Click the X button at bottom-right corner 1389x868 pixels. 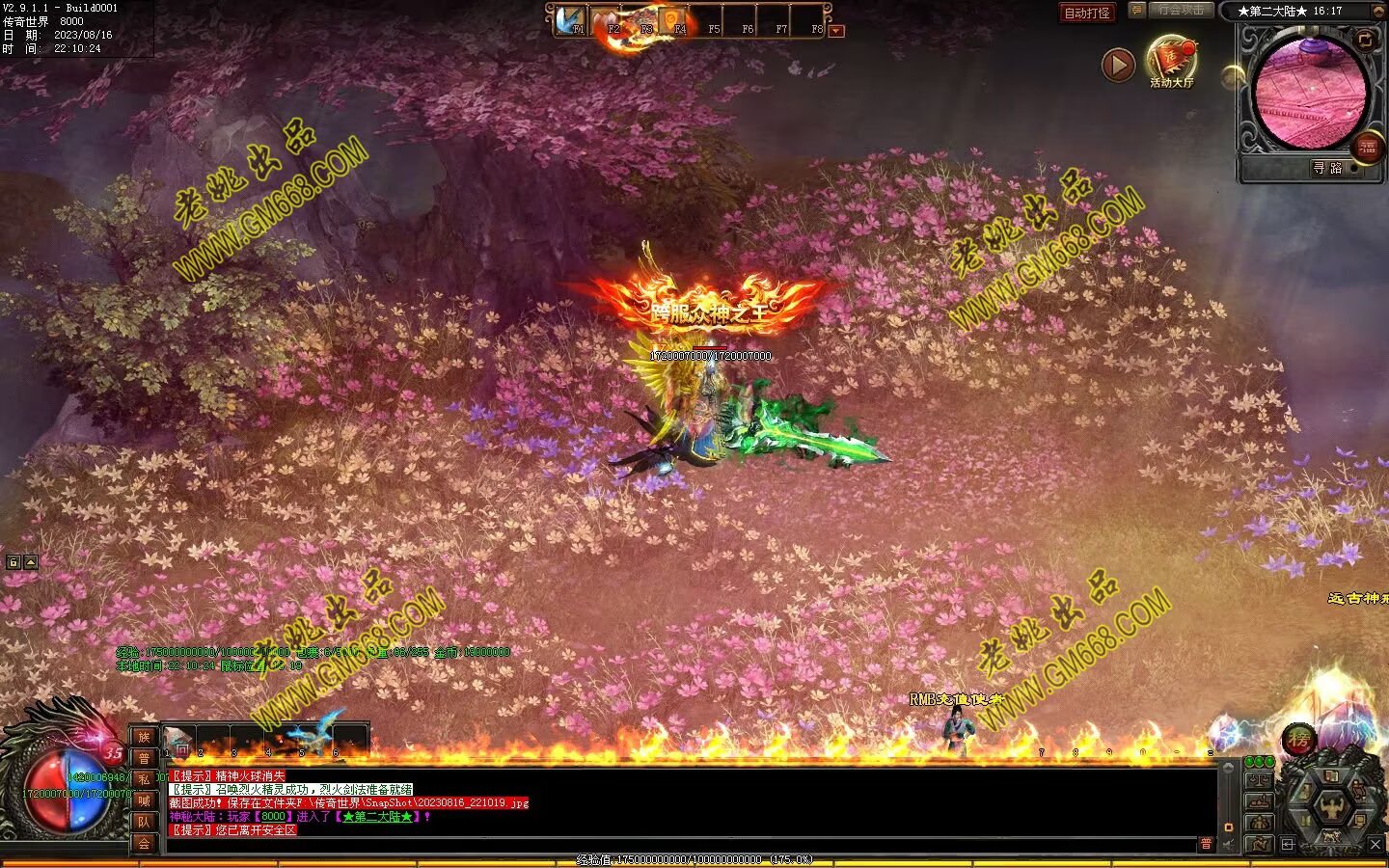[1375, 845]
